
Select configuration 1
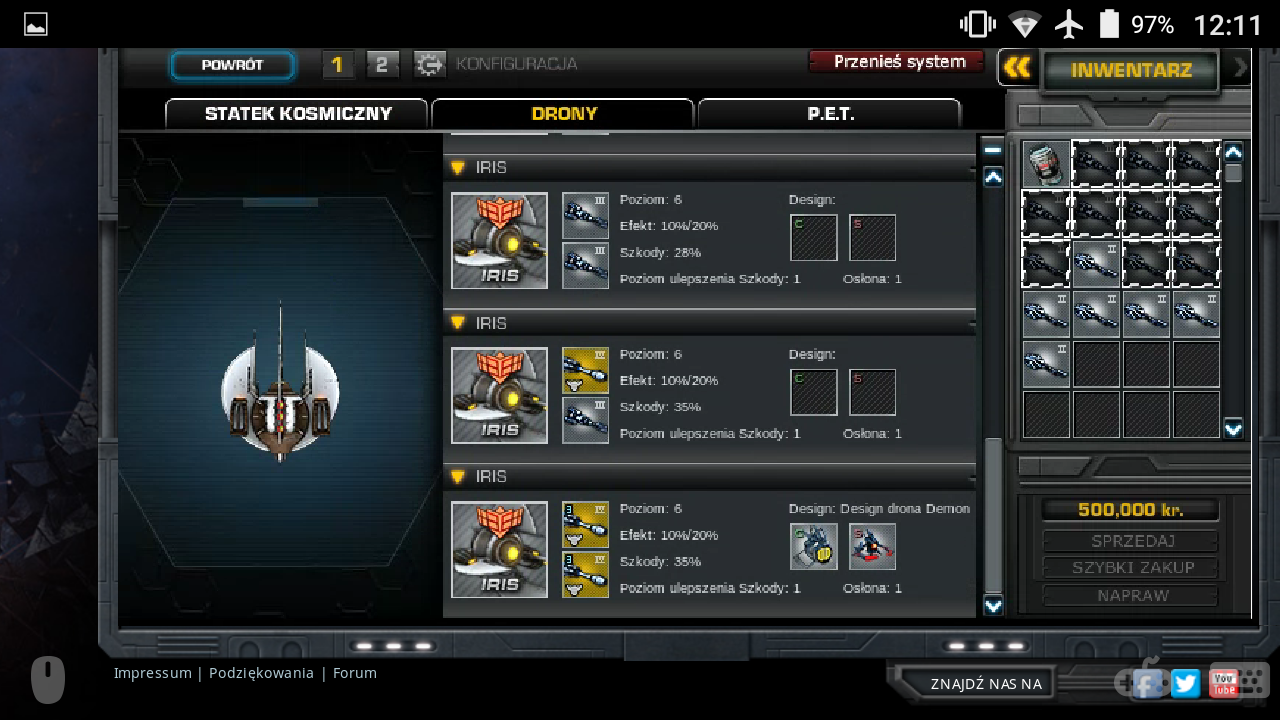337,66
